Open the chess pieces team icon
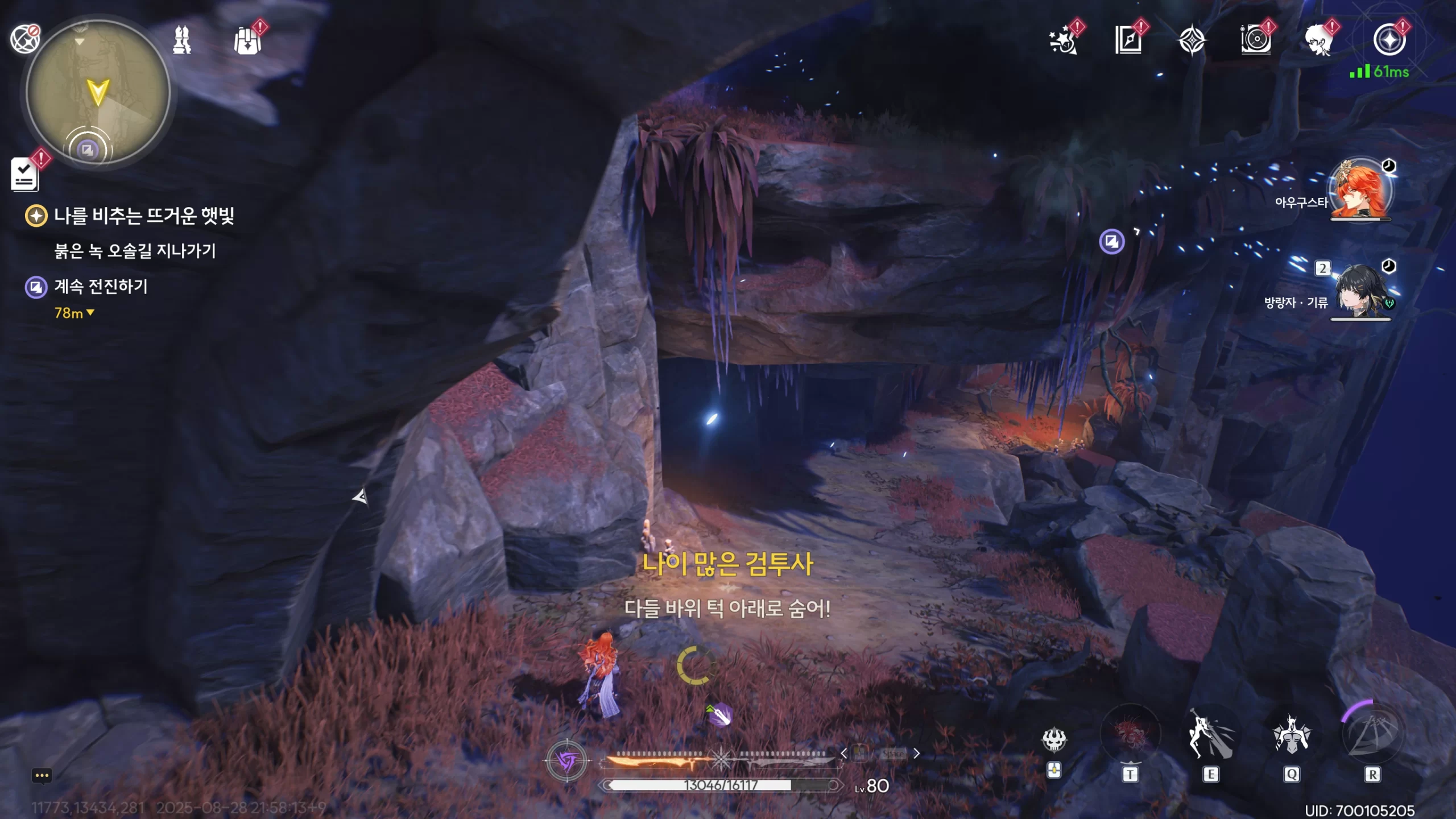Image resolution: width=1456 pixels, height=819 pixels. pos(182,40)
